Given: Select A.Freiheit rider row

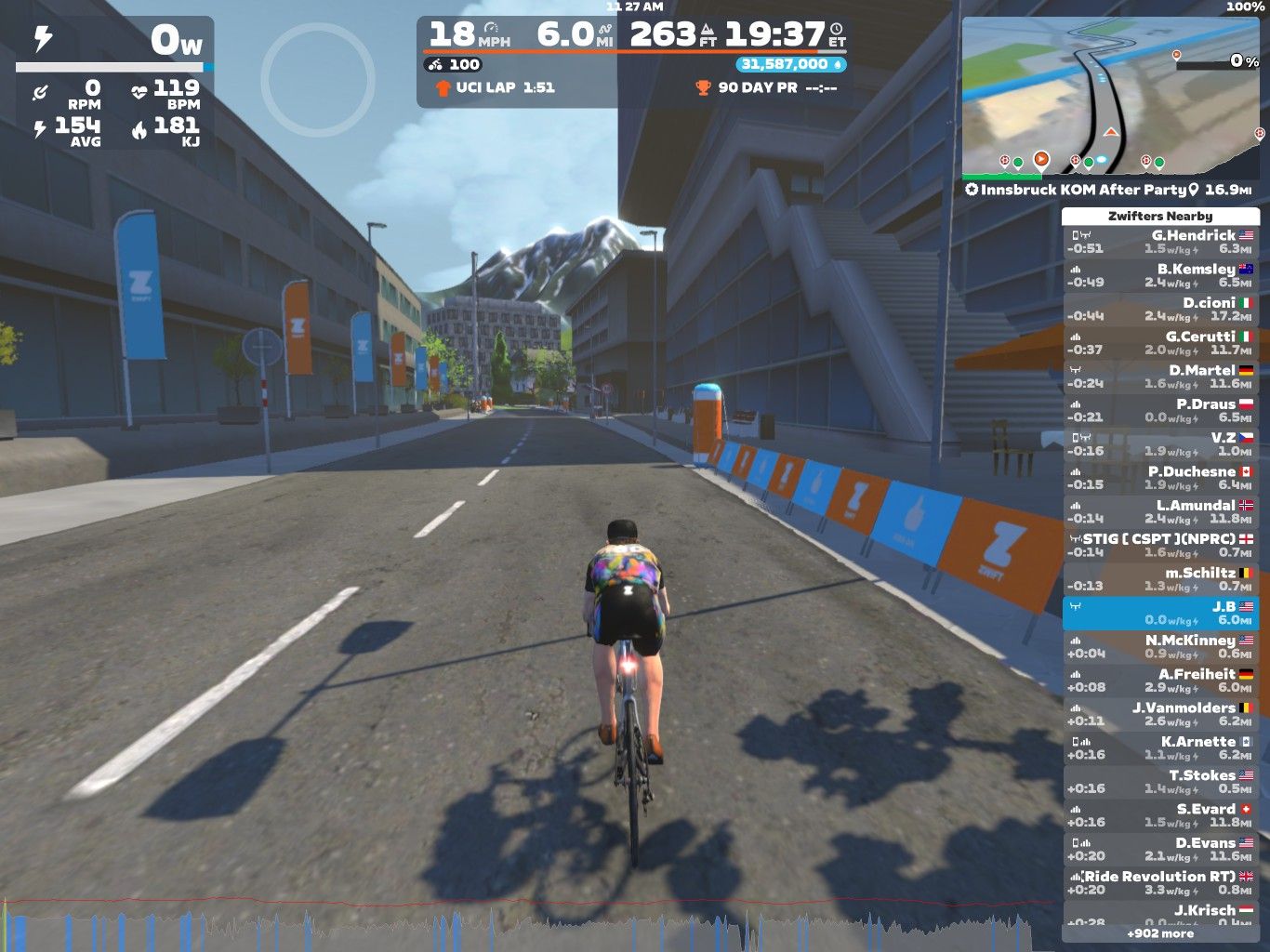Looking at the screenshot, I should tap(1160, 681).
